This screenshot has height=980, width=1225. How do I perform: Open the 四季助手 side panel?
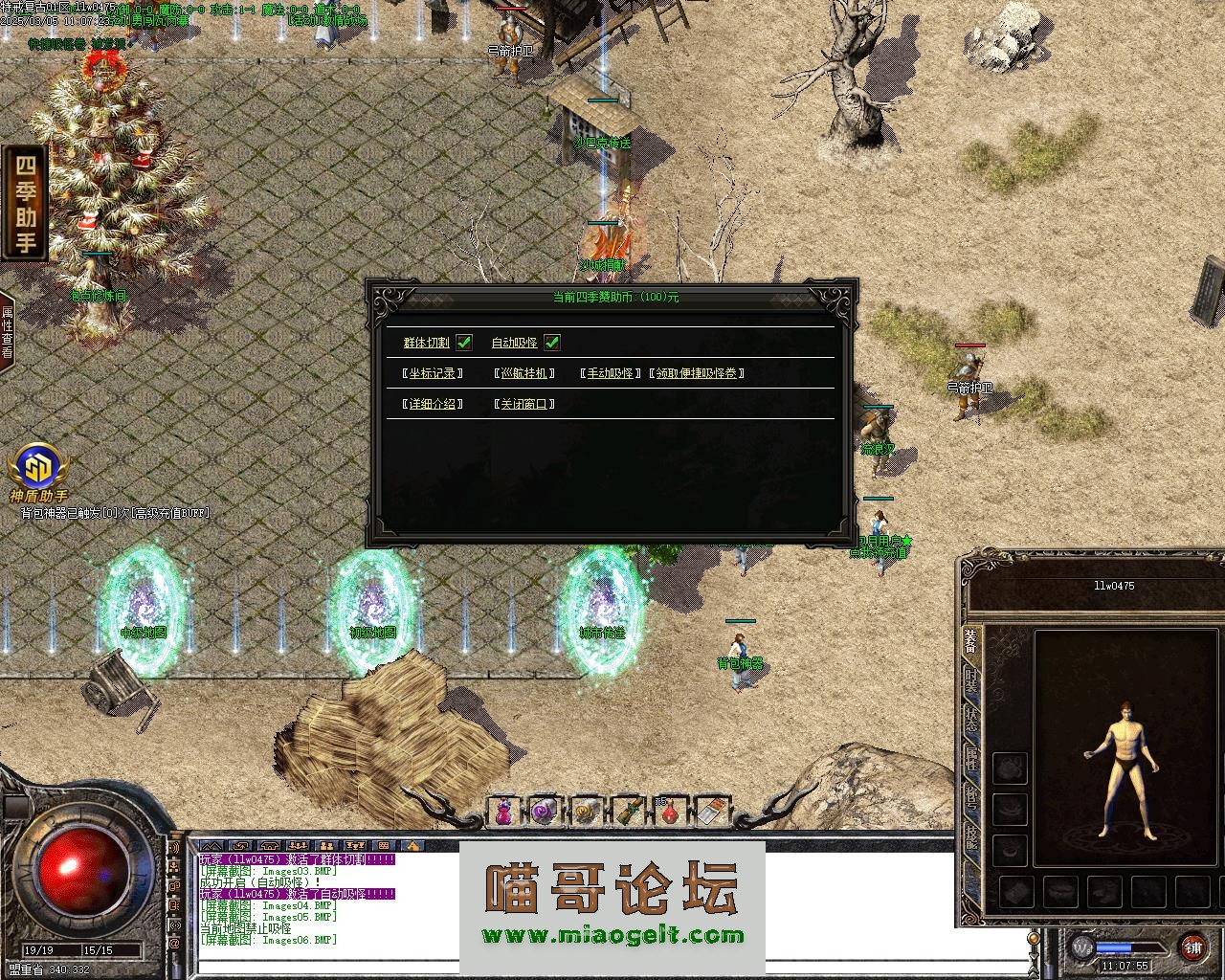click(26, 202)
